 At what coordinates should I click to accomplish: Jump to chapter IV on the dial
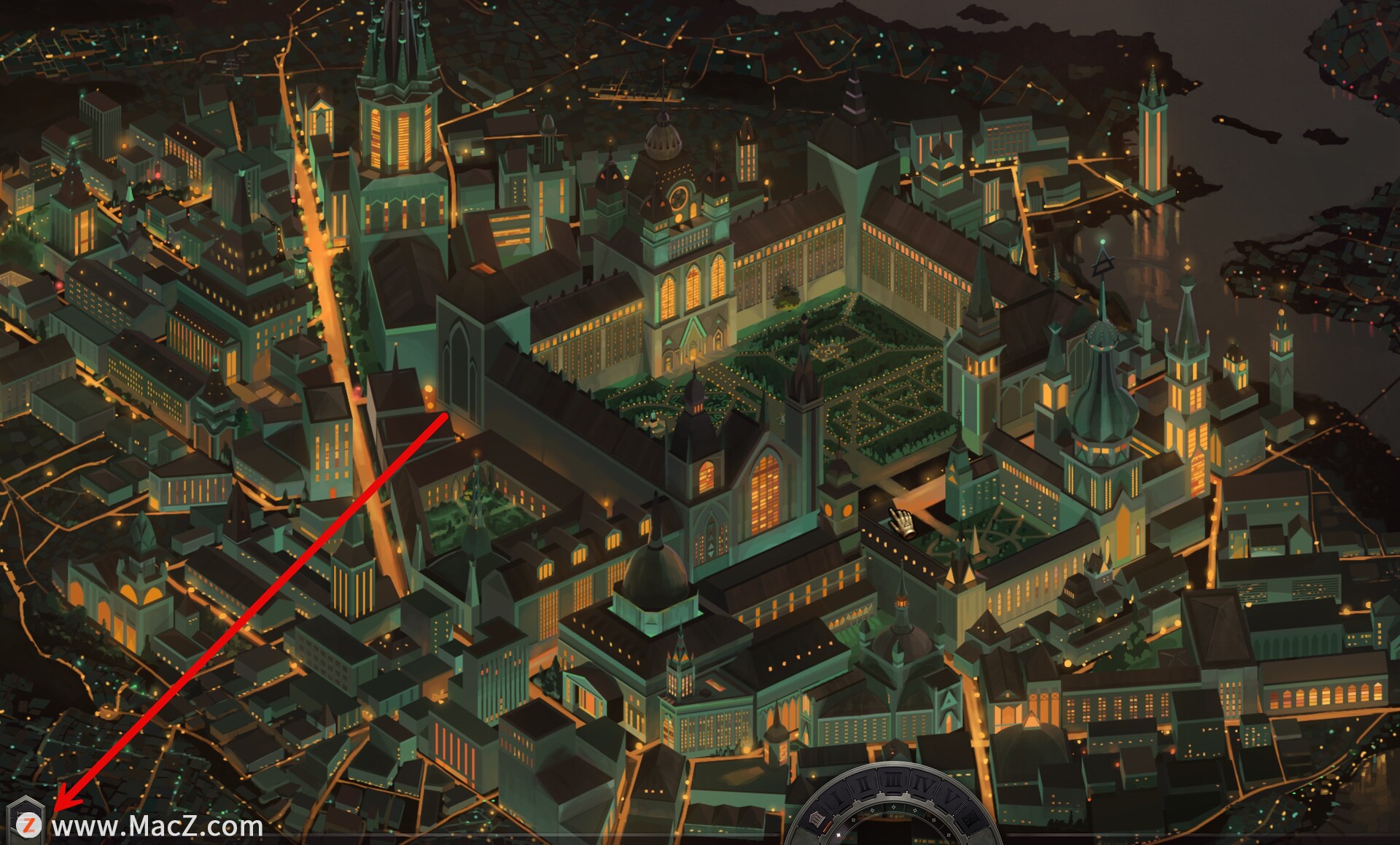922,786
